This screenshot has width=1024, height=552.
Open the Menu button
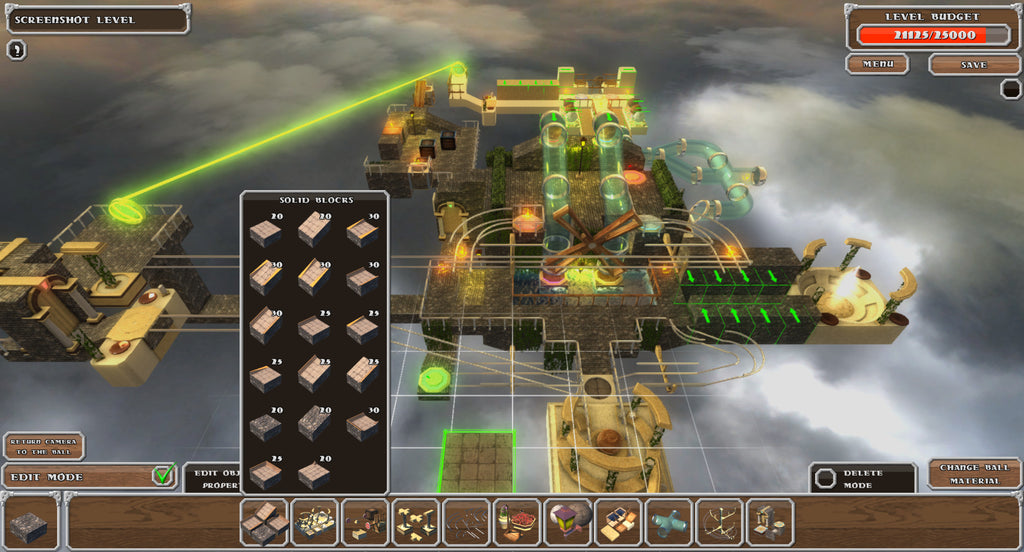[877, 64]
